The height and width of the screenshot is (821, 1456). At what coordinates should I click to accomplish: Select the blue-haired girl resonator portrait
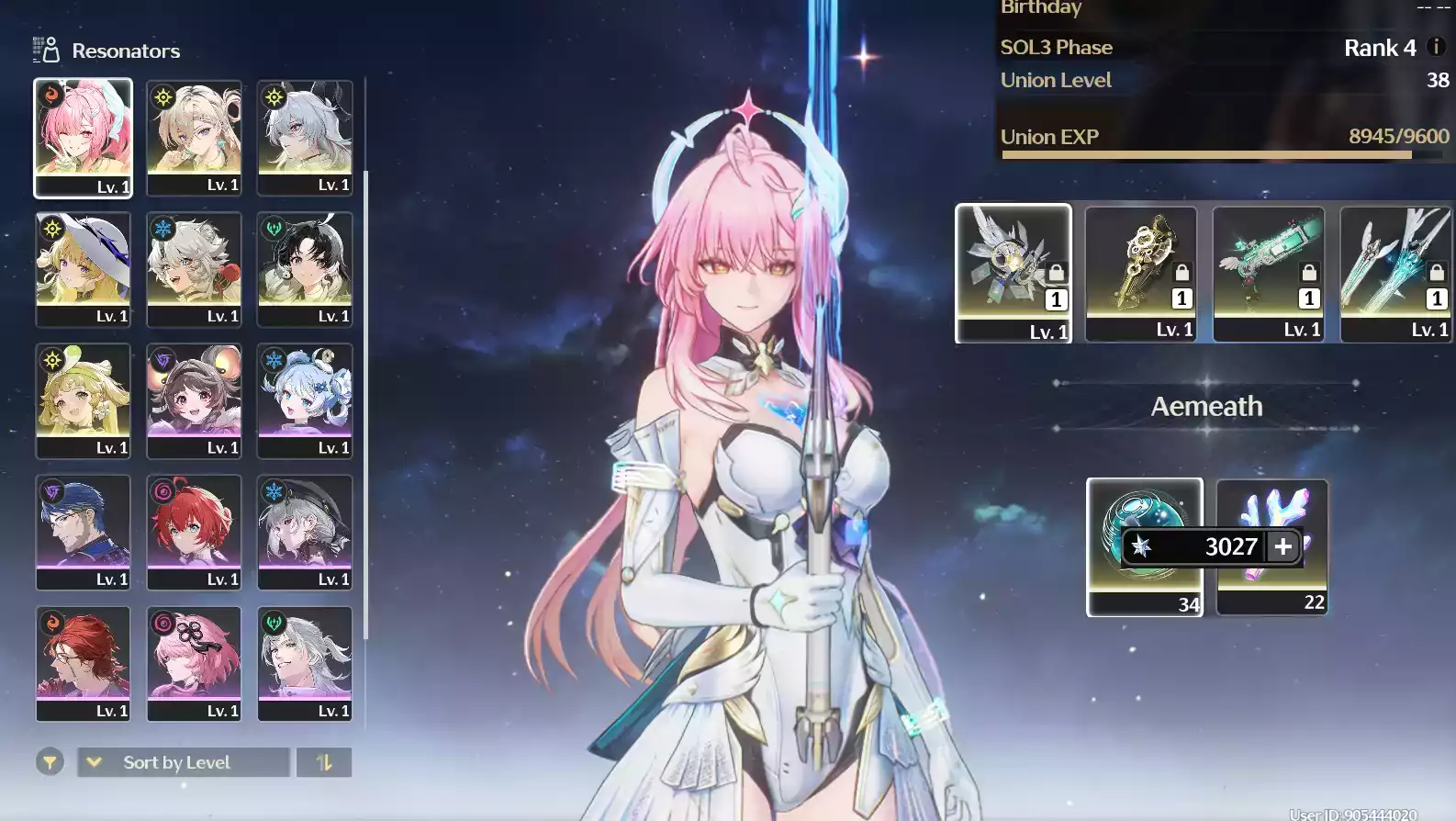pyautogui.click(x=305, y=400)
